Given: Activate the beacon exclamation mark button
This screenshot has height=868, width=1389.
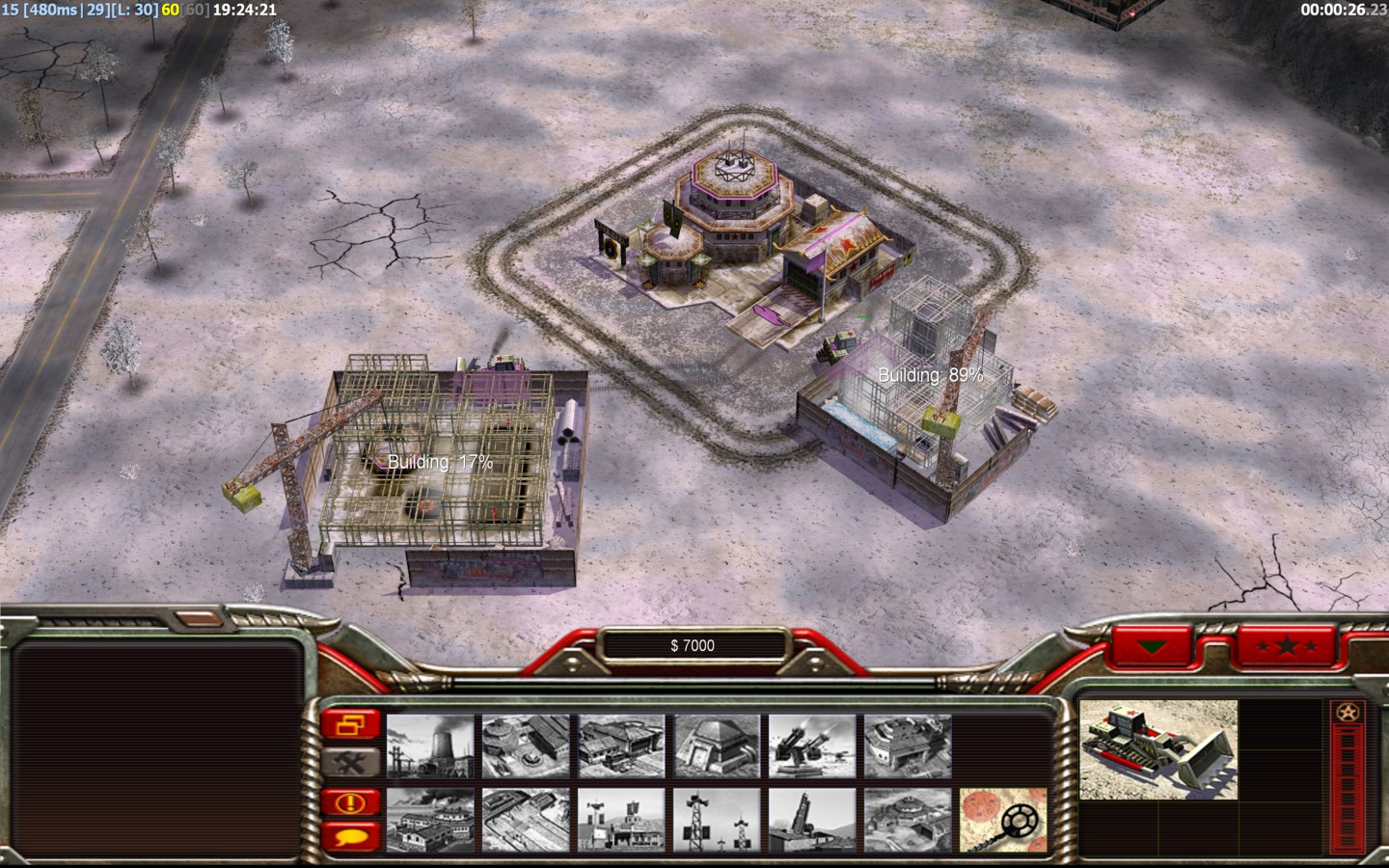Looking at the screenshot, I should (x=351, y=802).
